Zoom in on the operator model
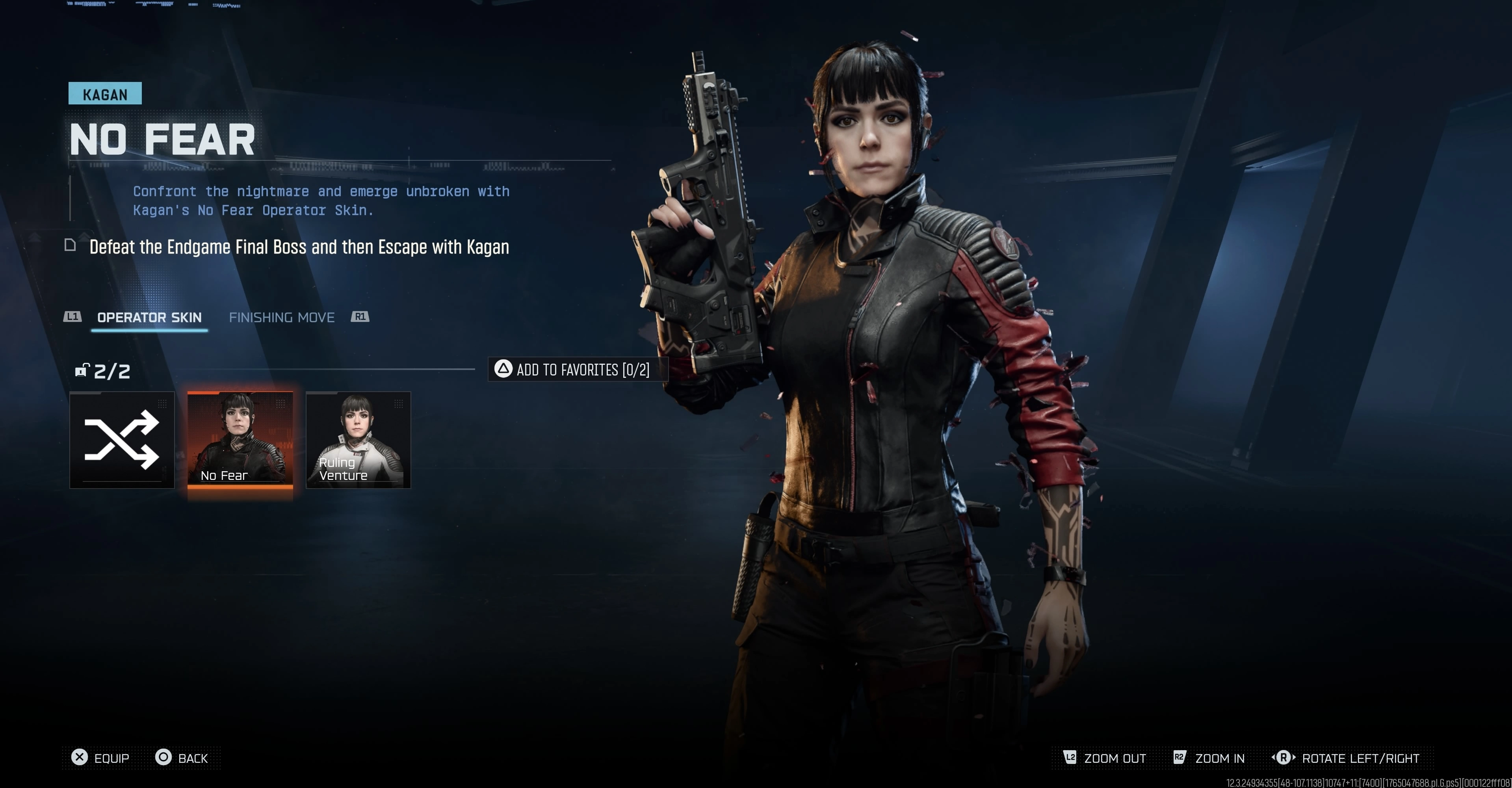The width and height of the screenshot is (1512, 788). [x=1209, y=758]
